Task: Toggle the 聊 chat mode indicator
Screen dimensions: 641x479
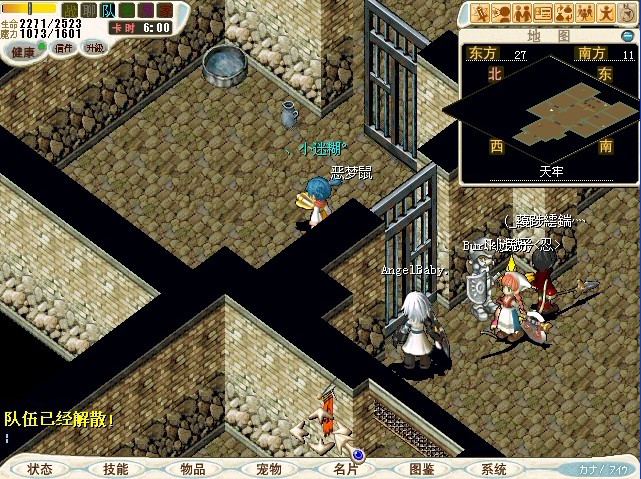Action: click(88, 10)
